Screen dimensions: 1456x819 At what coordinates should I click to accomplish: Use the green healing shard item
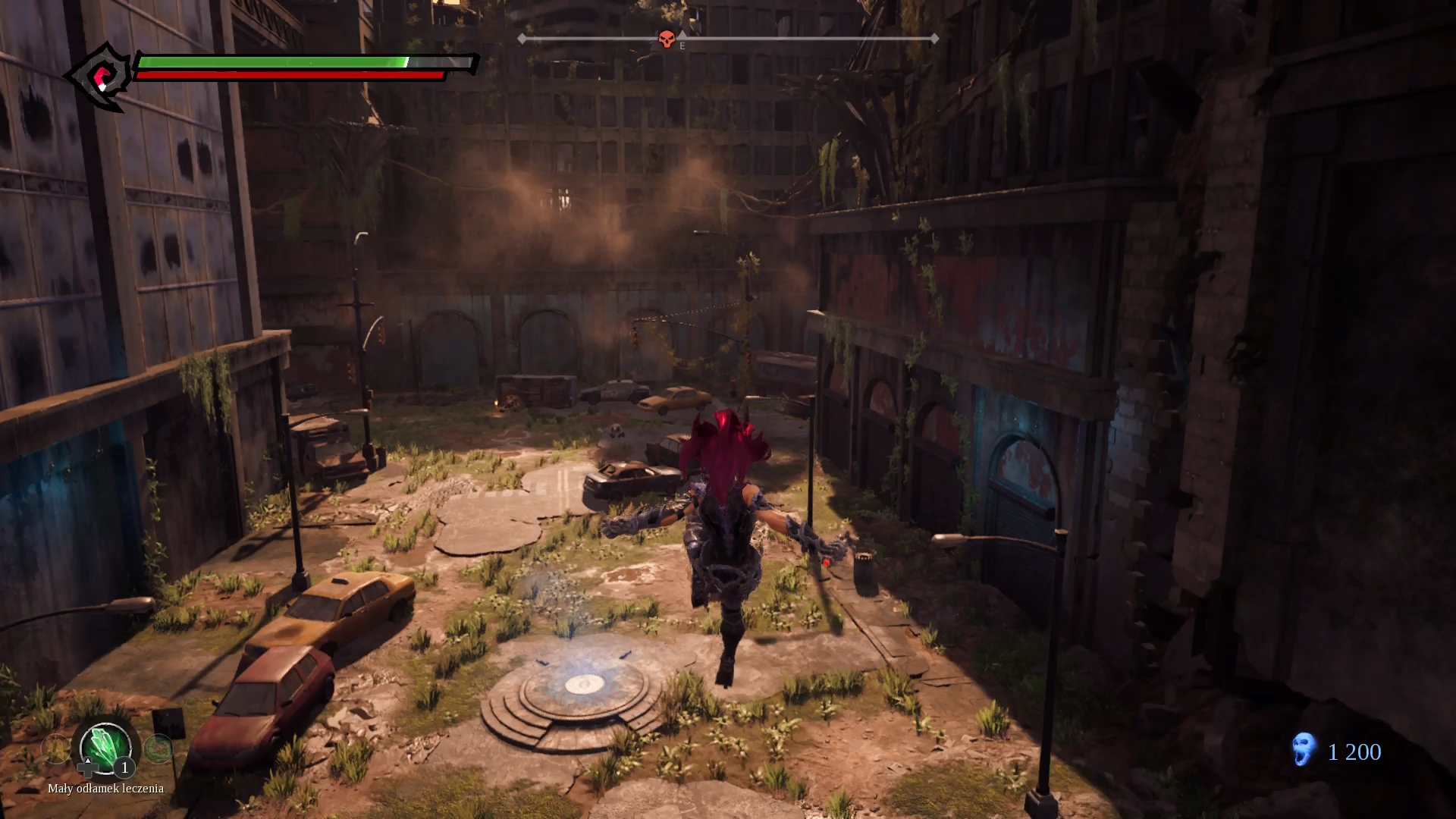pos(105,746)
